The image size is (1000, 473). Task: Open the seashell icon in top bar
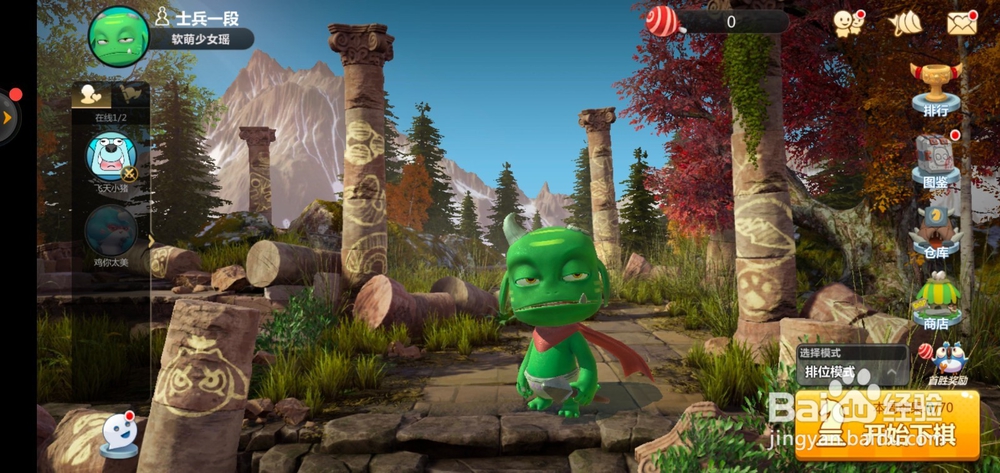[906, 22]
